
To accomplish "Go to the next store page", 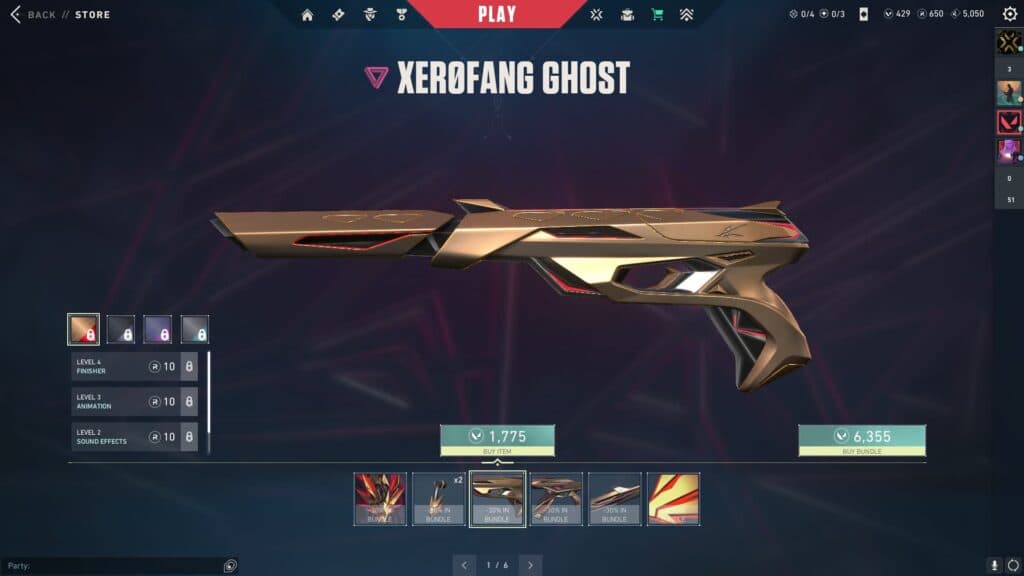I will pos(531,565).
